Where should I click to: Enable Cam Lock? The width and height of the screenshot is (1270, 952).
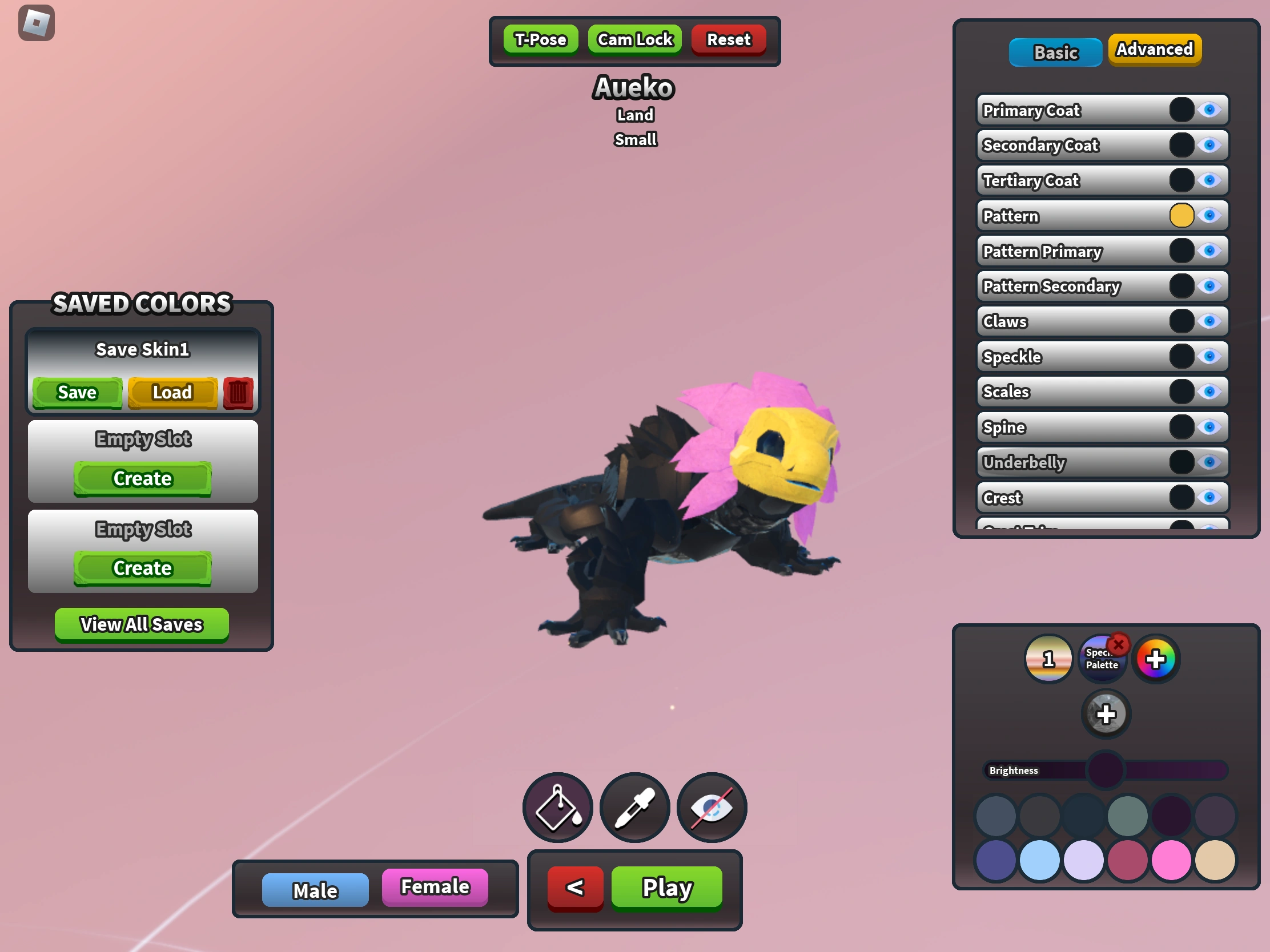(634, 39)
